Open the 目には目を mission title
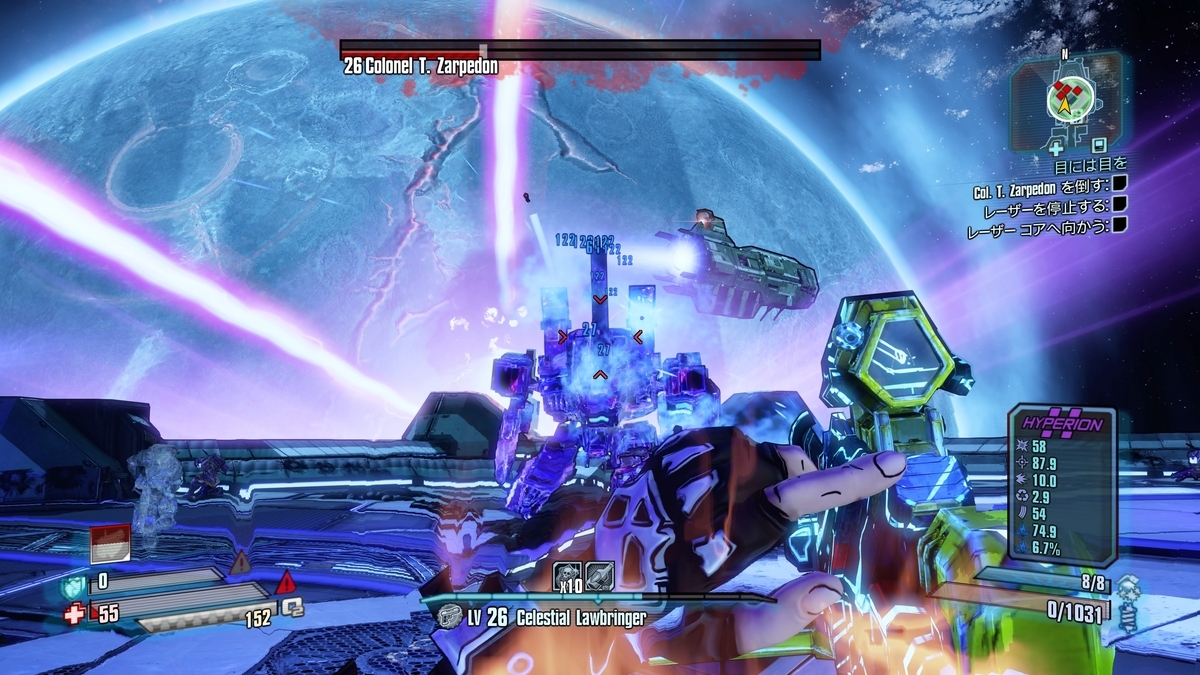The height and width of the screenshot is (675, 1200). coord(1089,165)
